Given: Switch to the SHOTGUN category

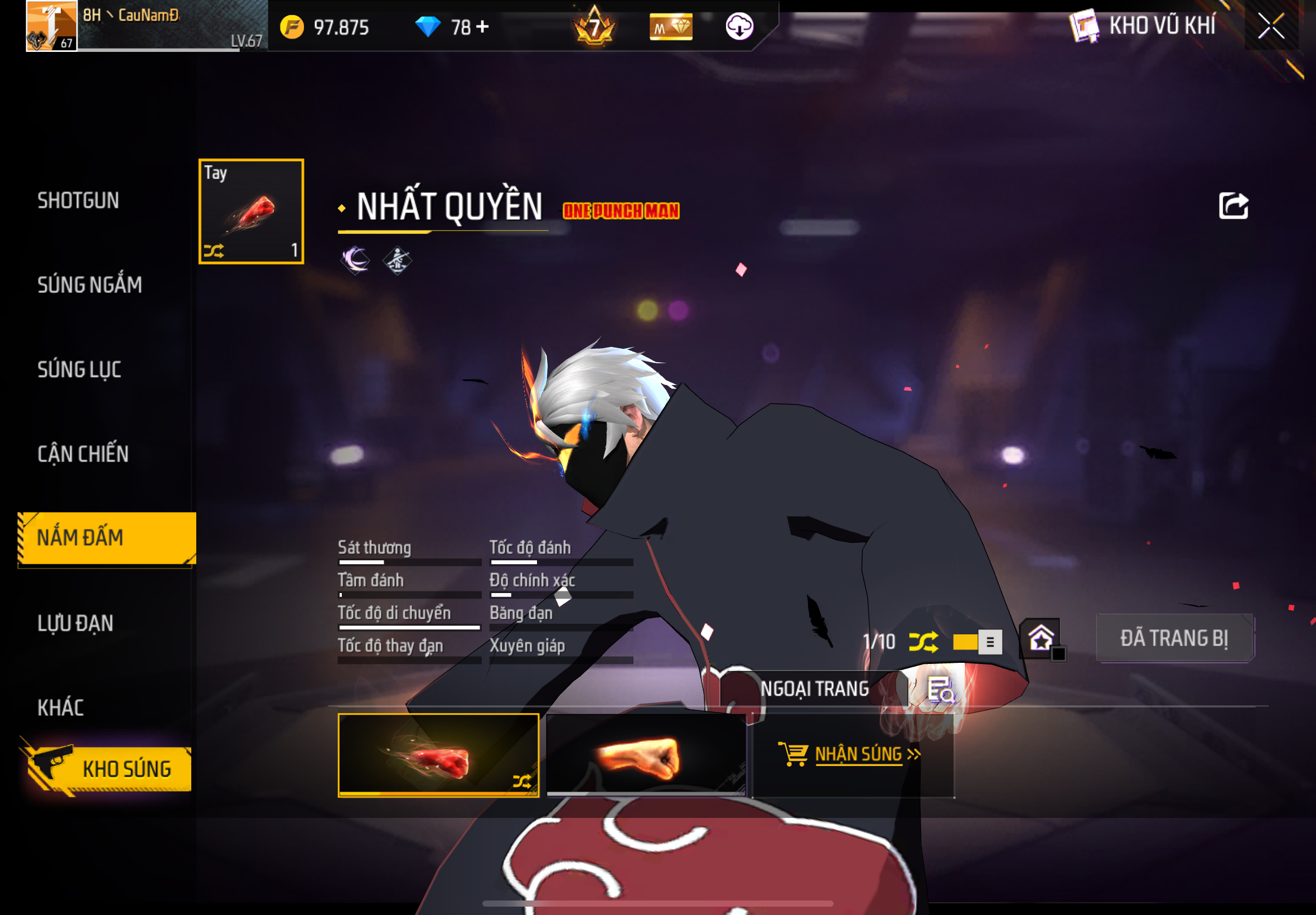Looking at the screenshot, I should pyautogui.click(x=79, y=201).
